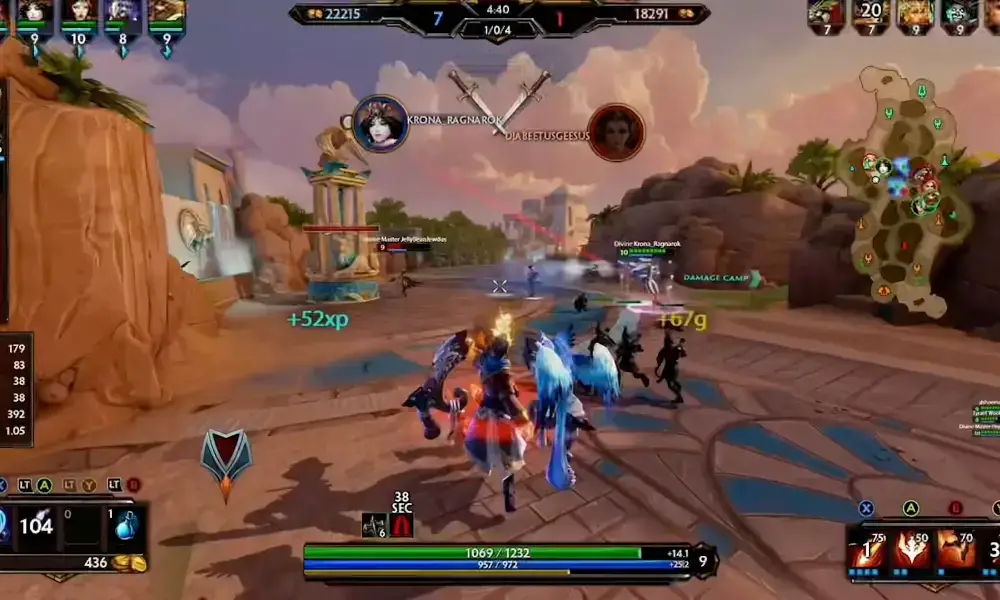This screenshot has width=1000, height=600.
Task: Inspect the red buff icon with 38 seconds
Action: [x=401, y=526]
